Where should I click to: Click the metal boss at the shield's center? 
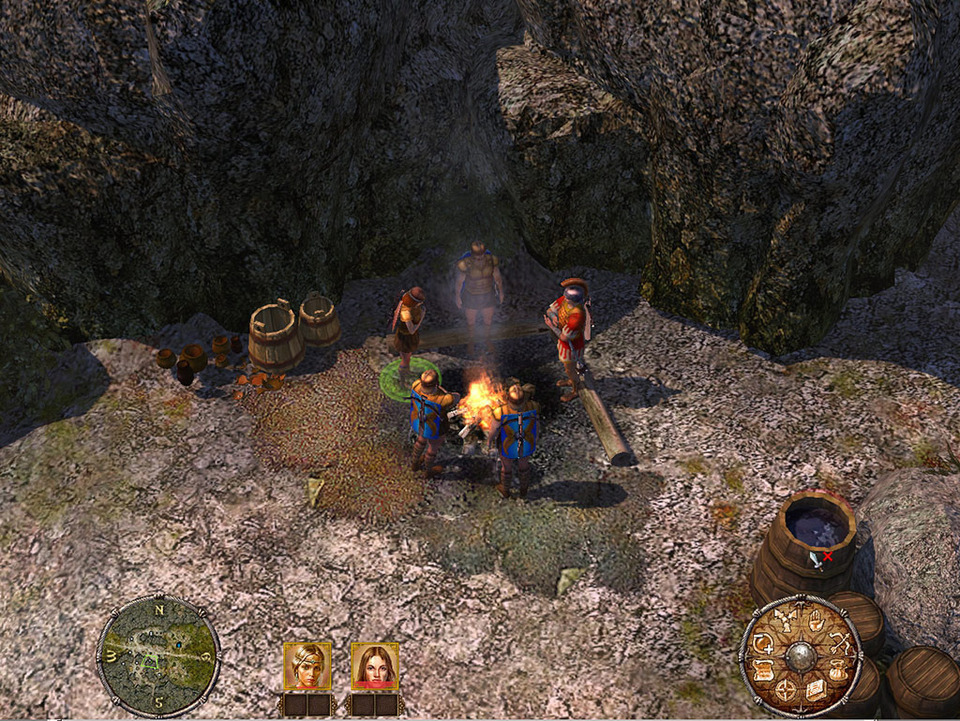[801, 657]
